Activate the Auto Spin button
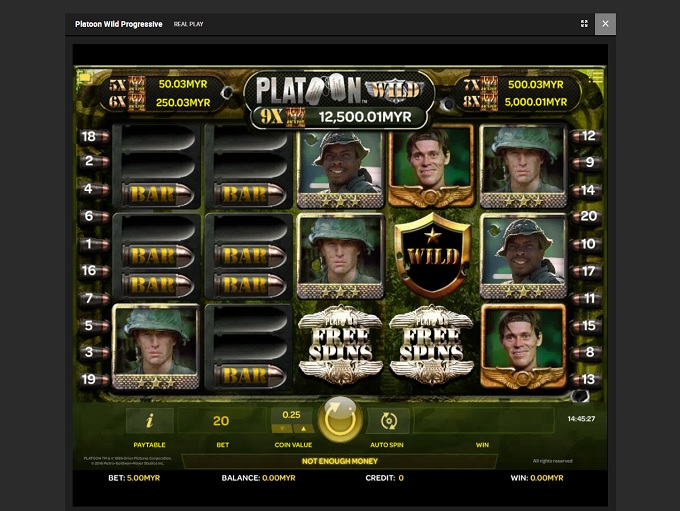 click(389, 421)
